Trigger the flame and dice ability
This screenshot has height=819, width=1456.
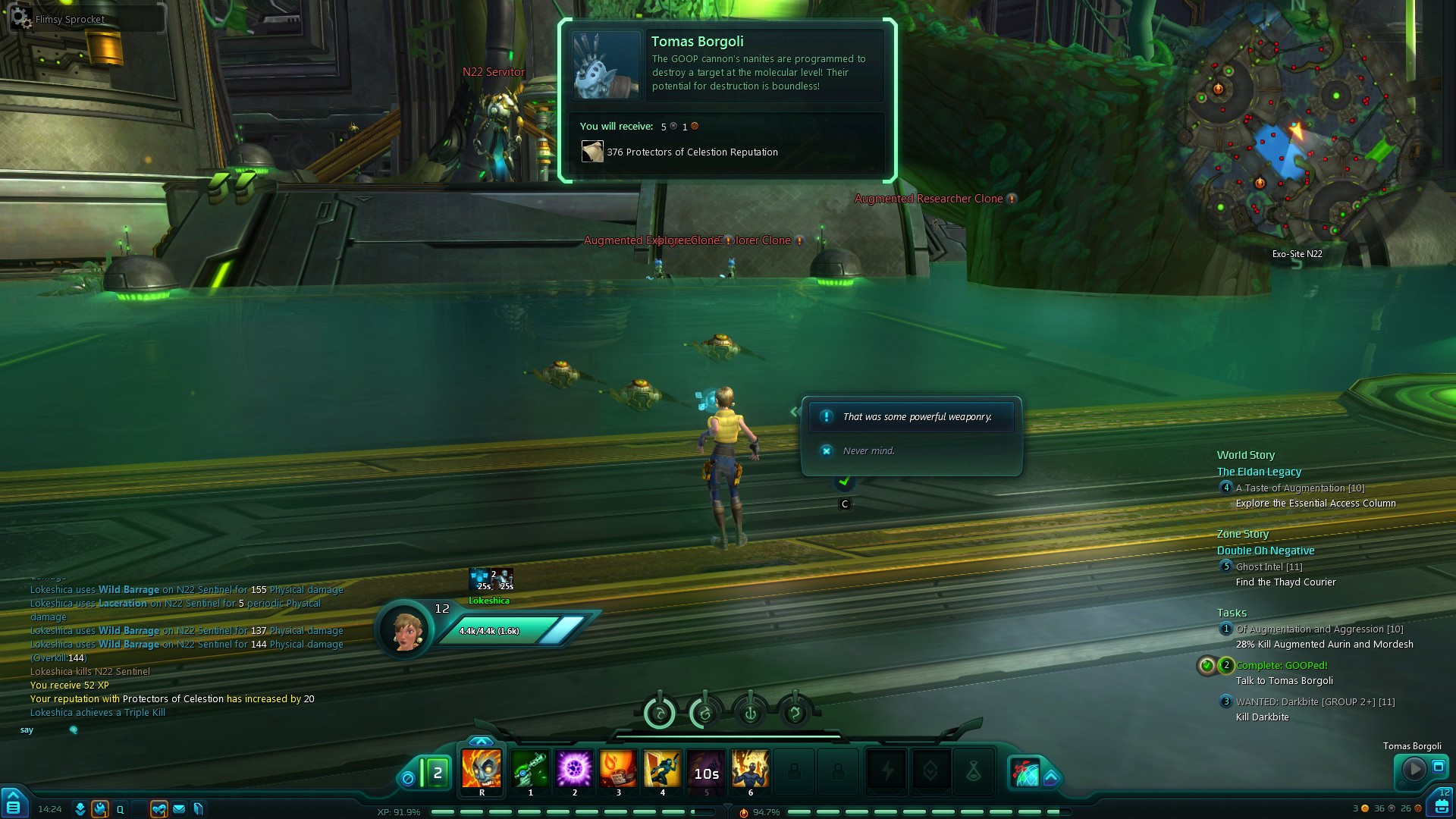(618, 769)
